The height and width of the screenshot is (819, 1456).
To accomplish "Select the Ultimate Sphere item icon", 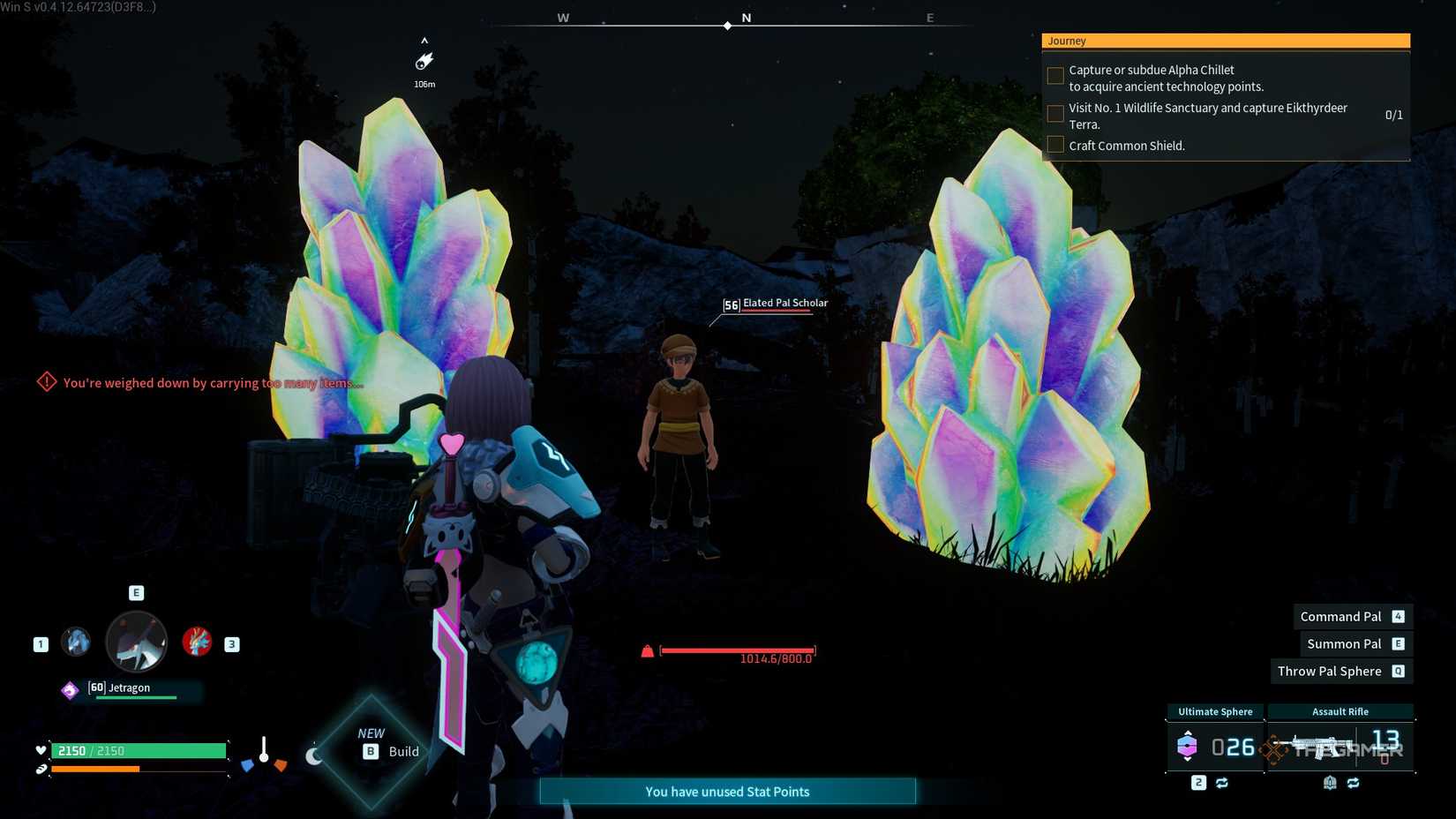I will coord(1187,746).
